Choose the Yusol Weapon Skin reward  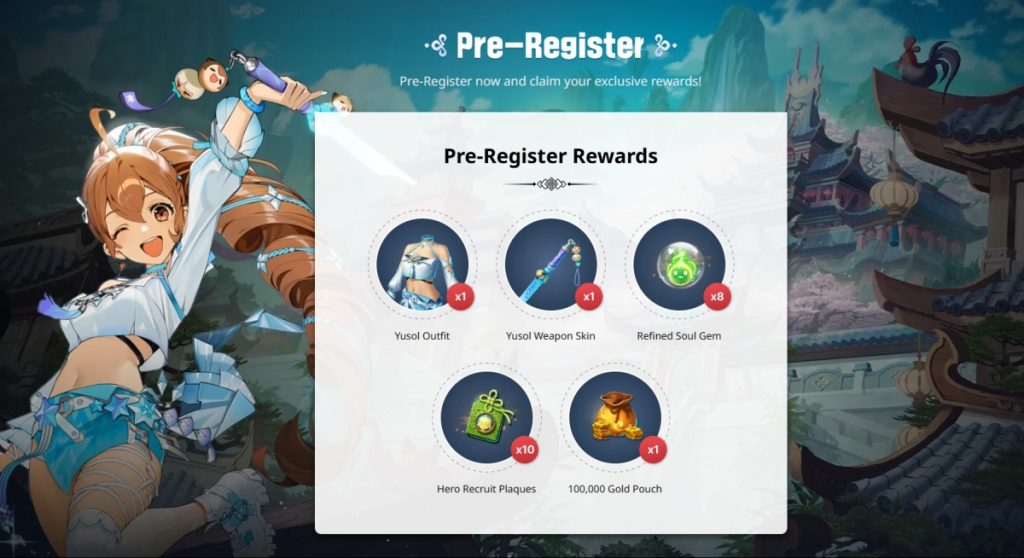[x=550, y=265]
